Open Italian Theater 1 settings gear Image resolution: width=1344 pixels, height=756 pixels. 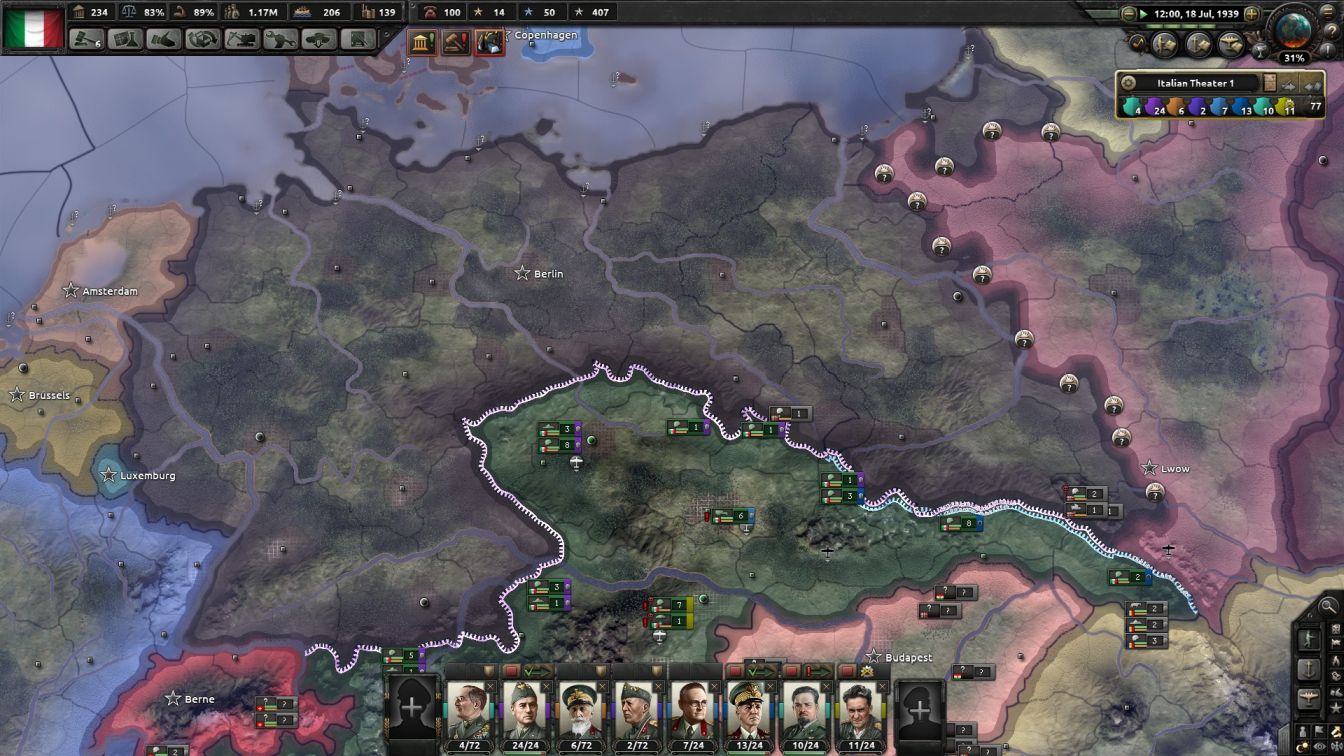(x=1128, y=82)
